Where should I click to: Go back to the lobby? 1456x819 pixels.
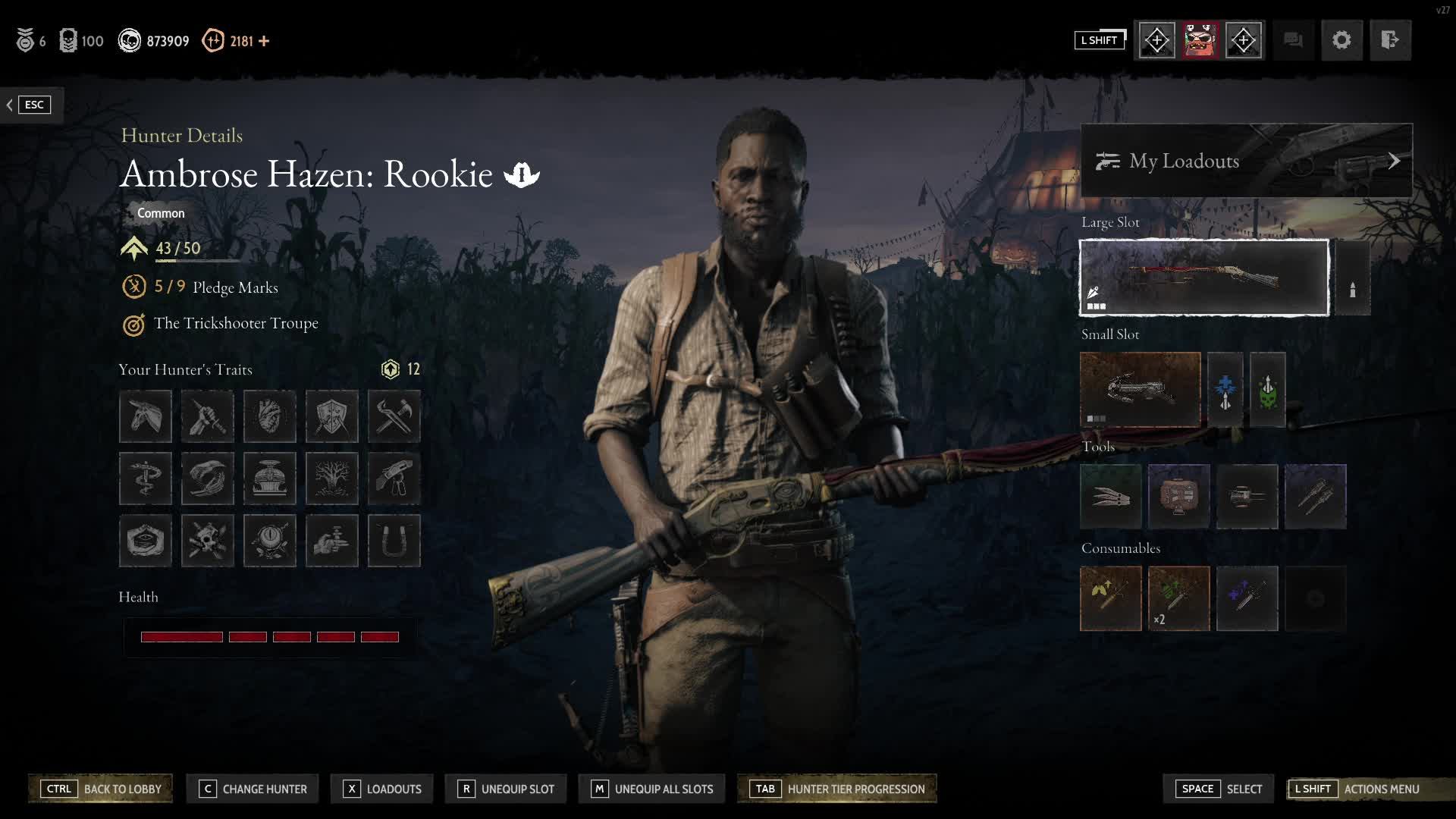[101, 789]
